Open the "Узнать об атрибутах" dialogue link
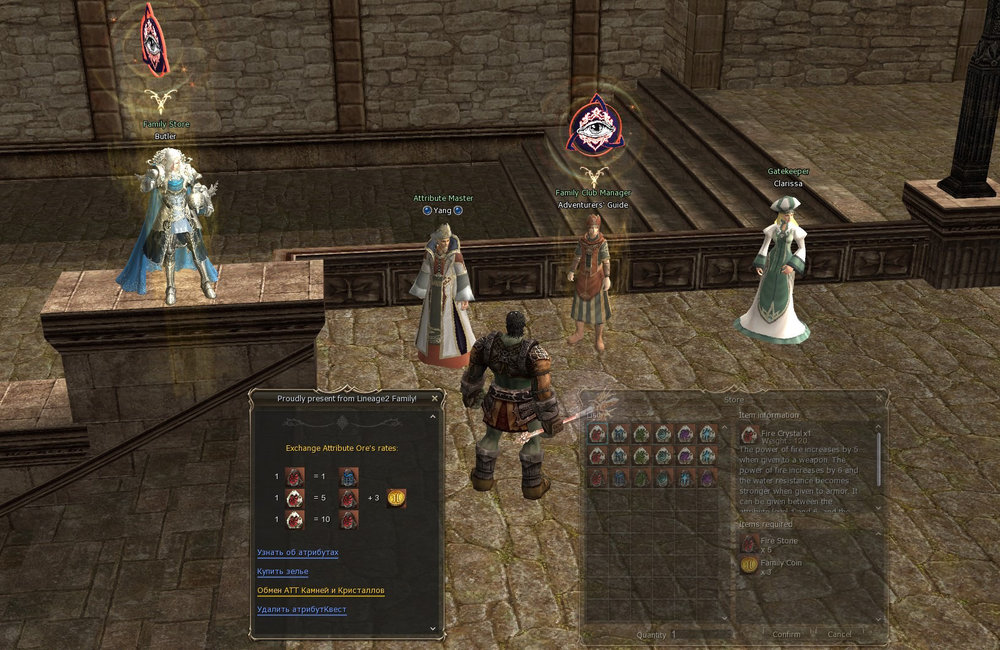This screenshot has width=1000, height=650. pyautogui.click(x=297, y=552)
